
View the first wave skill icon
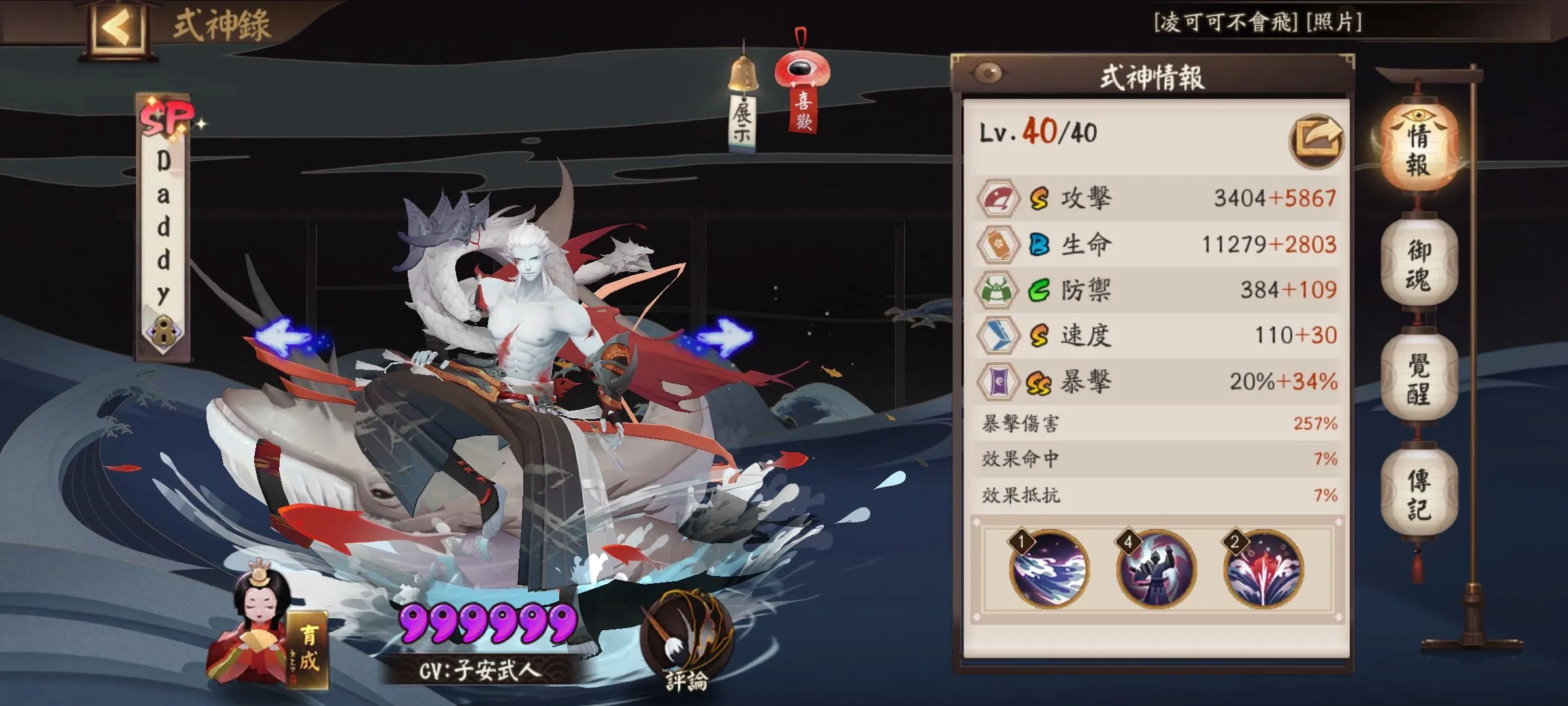[1049, 569]
